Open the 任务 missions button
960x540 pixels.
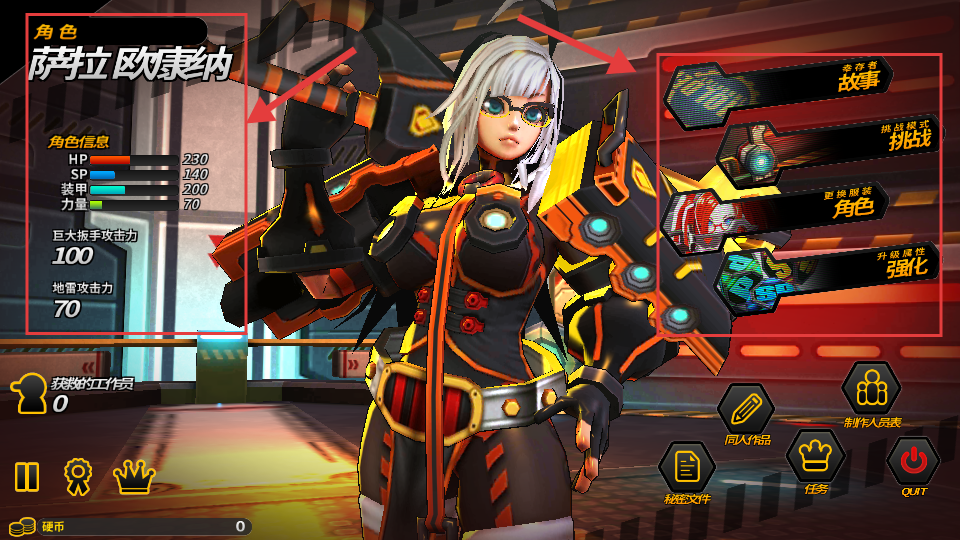[816, 455]
